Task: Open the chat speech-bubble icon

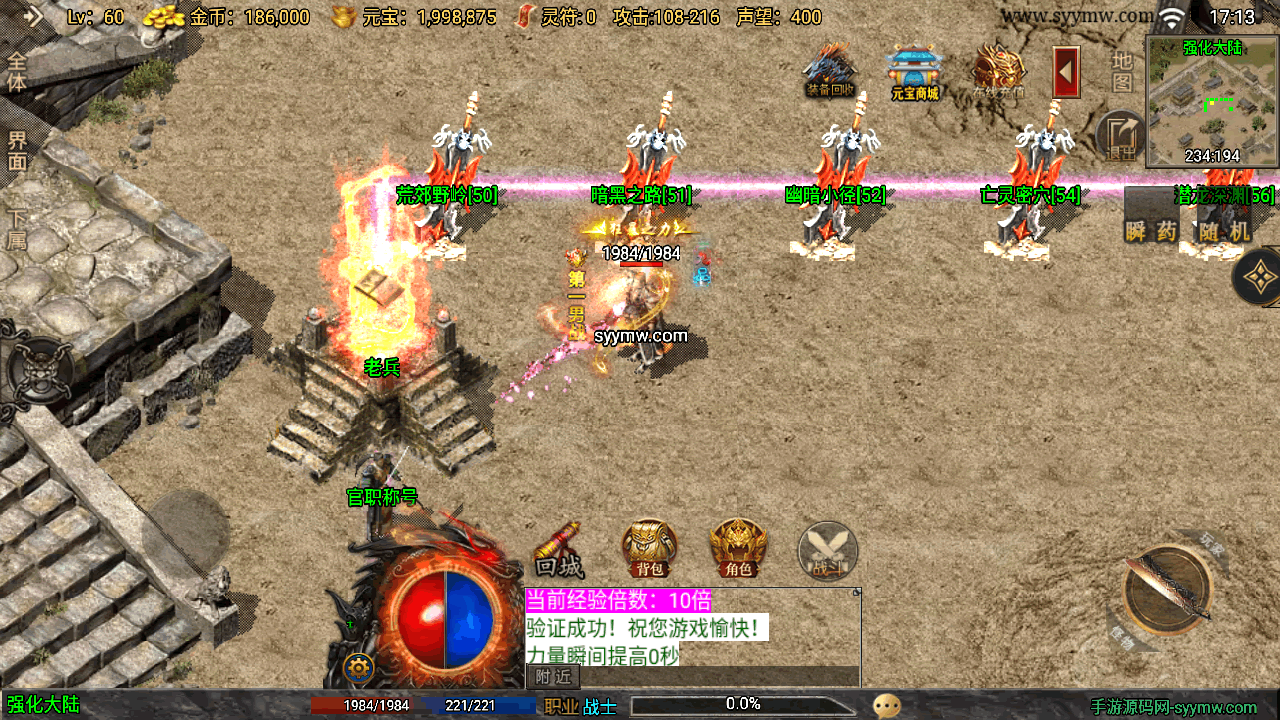Action: (x=886, y=705)
